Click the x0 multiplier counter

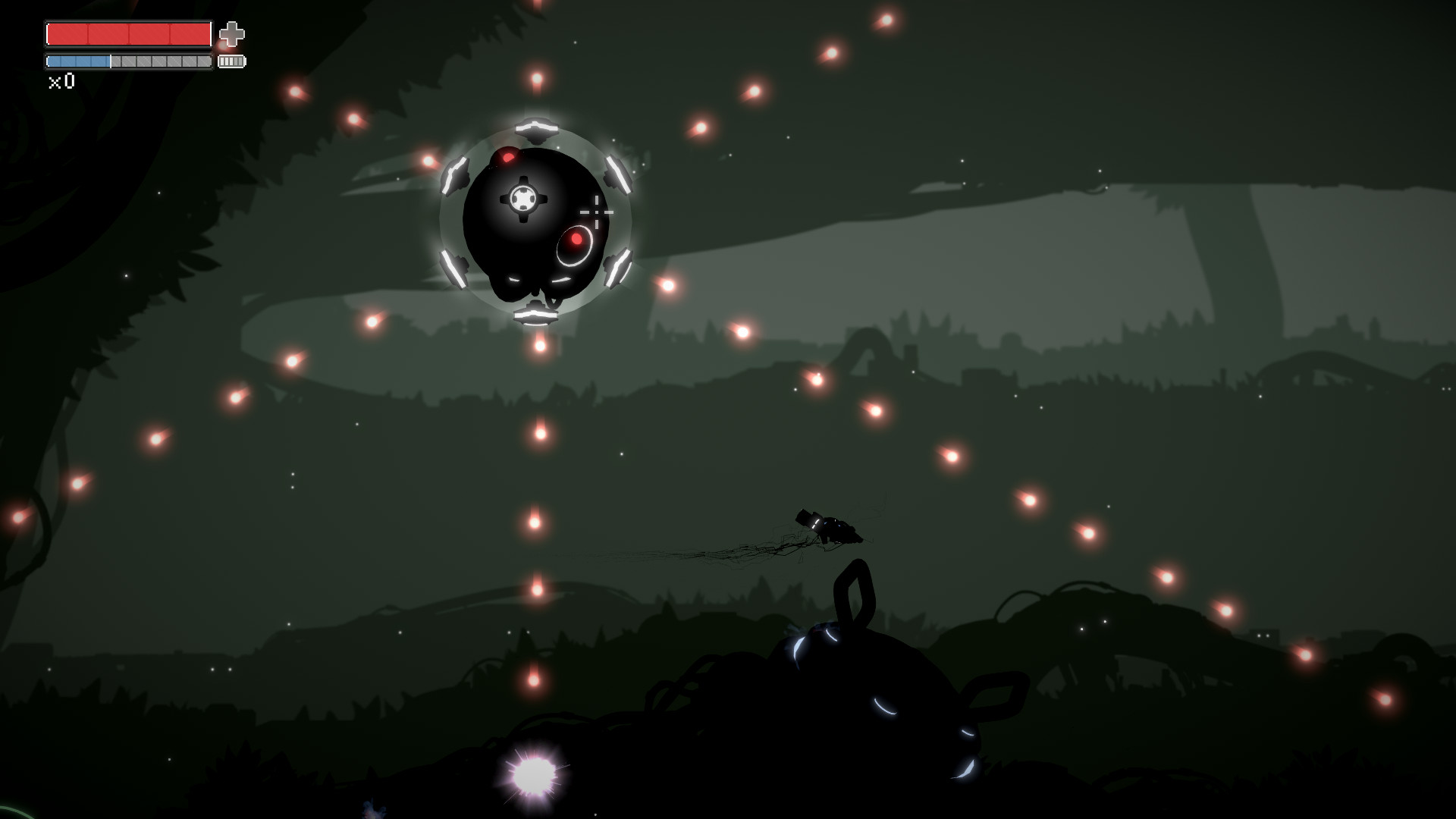(x=60, y=81)
